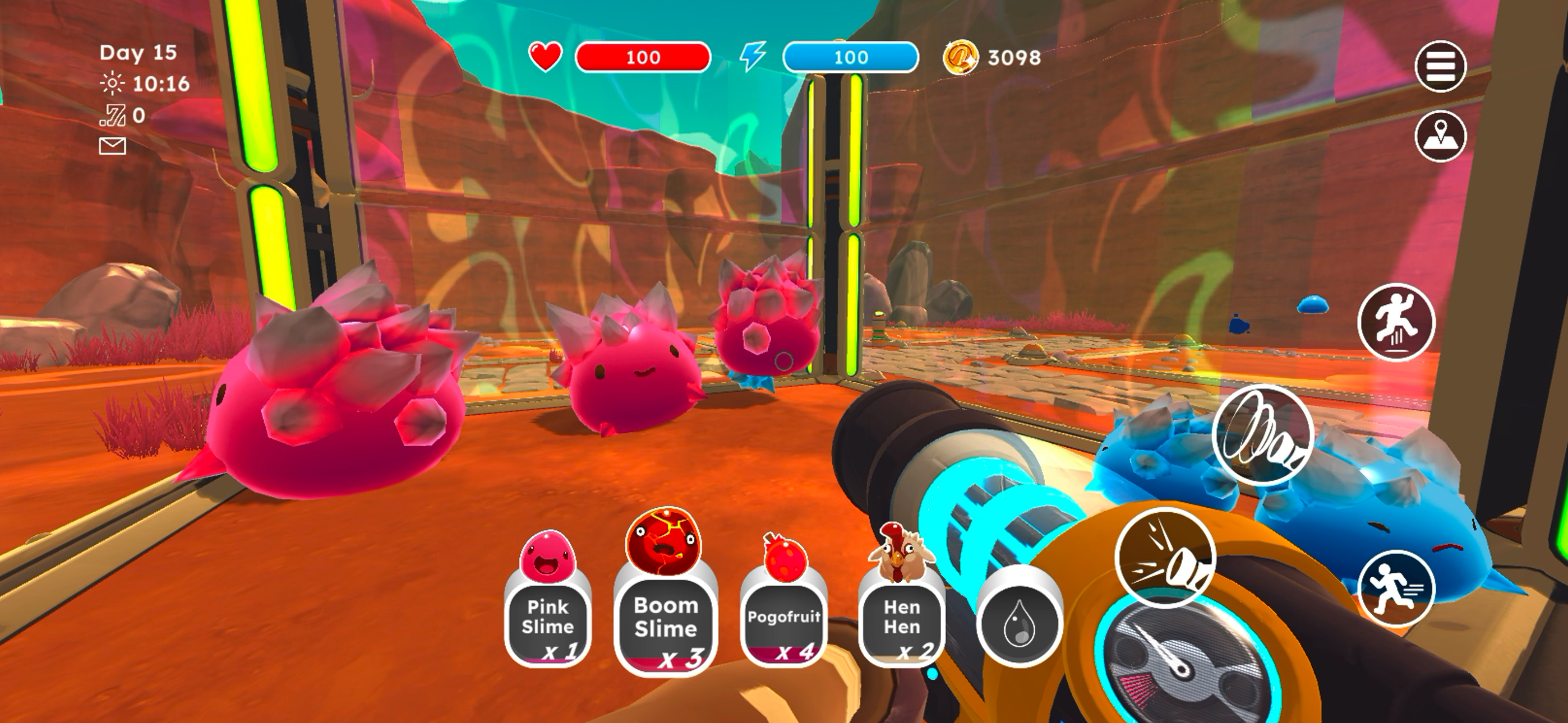Viewport: 1568px width, 723px height.
Task: Fire the vacpack shoot button
Action: (1165, 558)
